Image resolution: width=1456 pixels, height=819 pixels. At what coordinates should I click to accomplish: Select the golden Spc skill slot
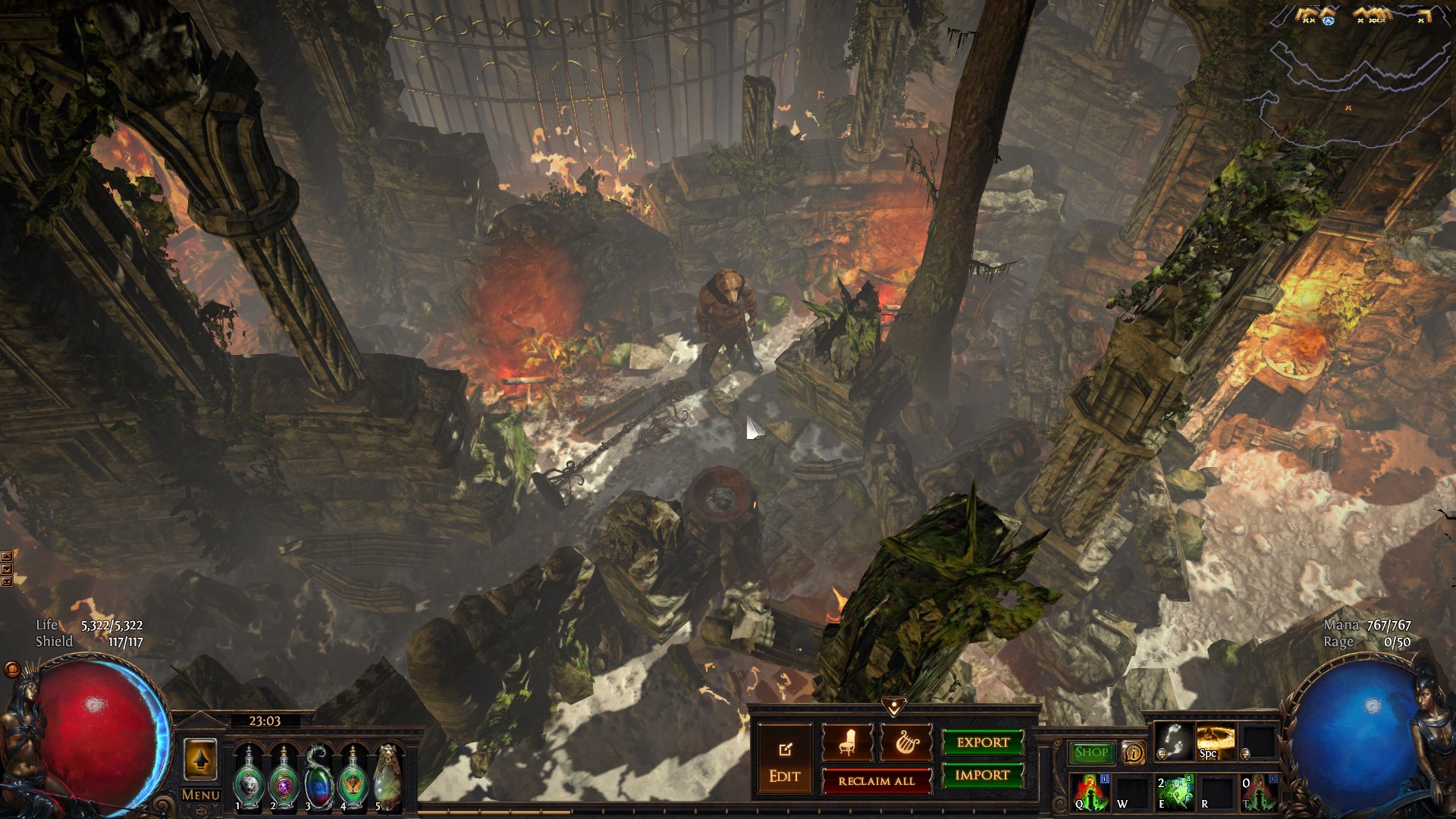coord(1215,741)
